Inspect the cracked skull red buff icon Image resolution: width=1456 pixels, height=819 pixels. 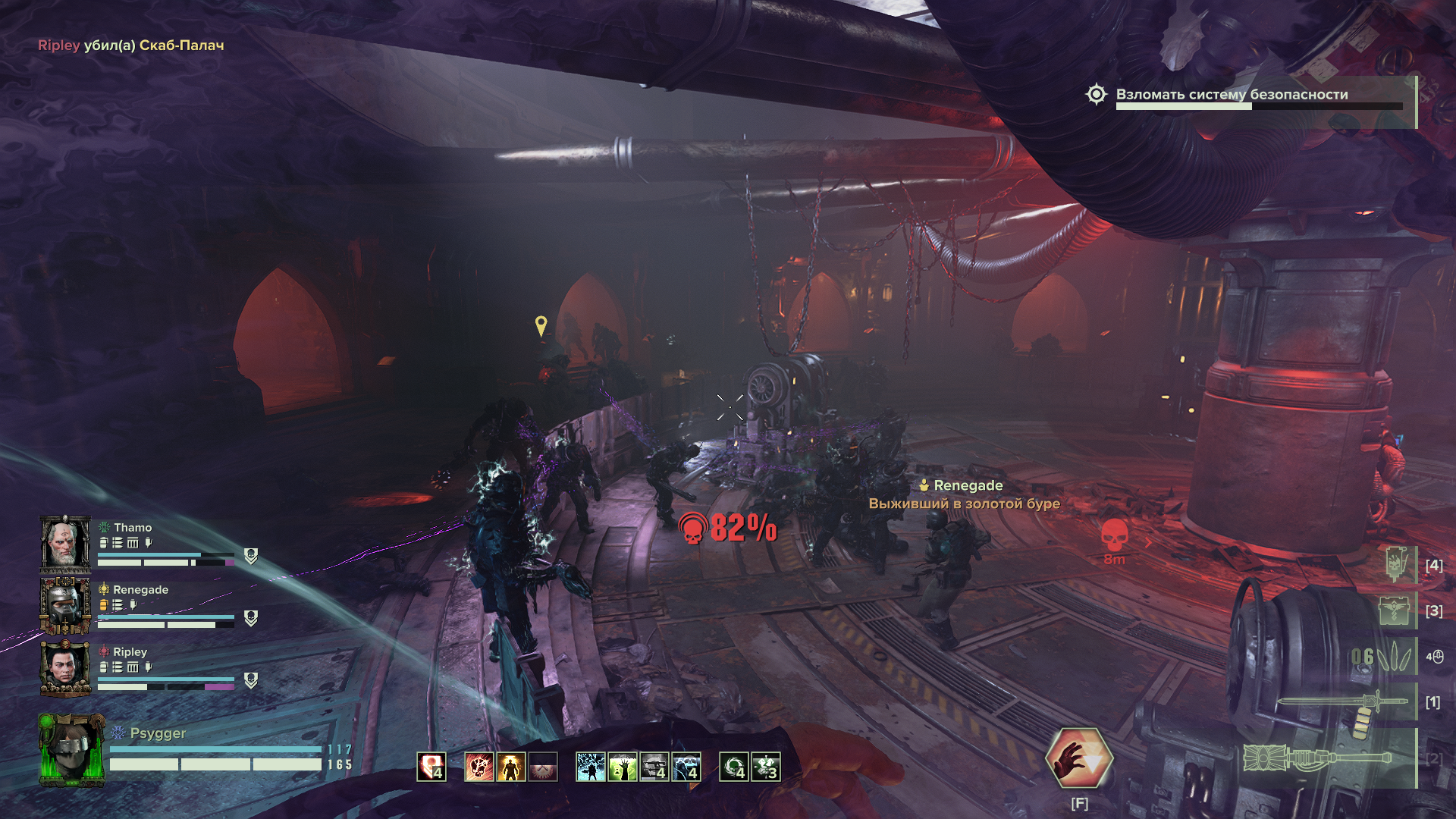pyautogui.click(x=479, y=767)
